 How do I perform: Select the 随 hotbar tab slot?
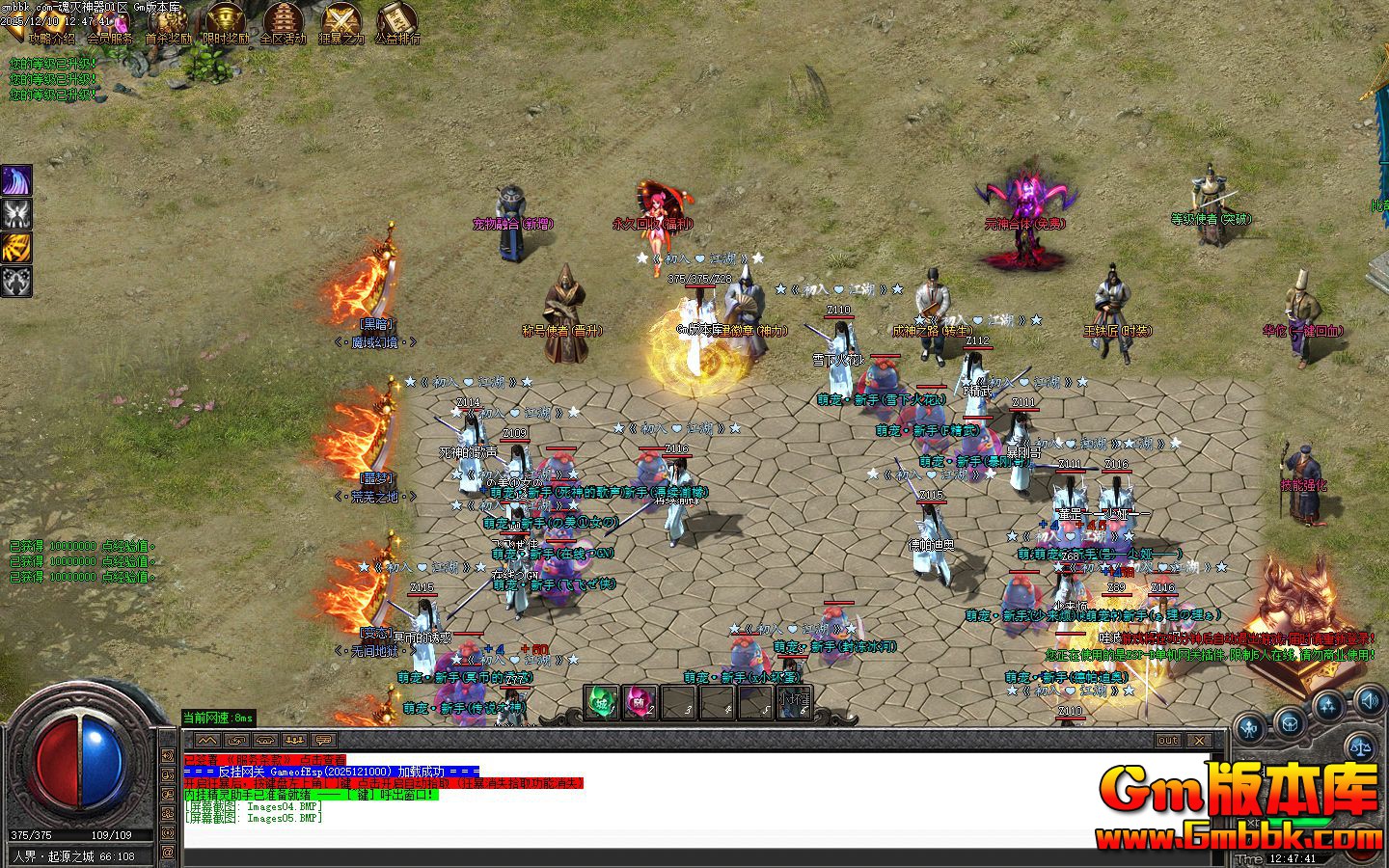639,700
